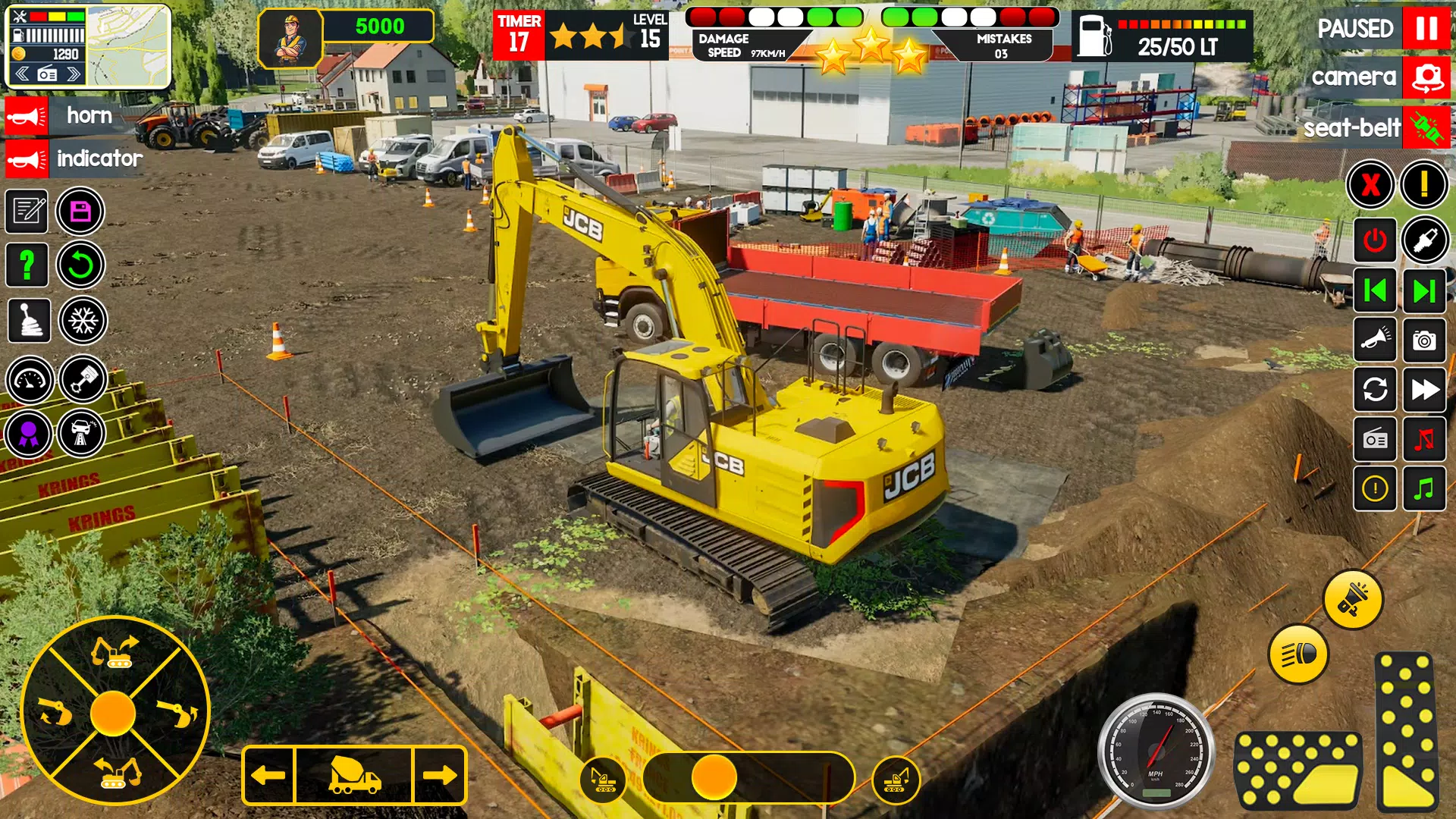
Task: Take a screenshot with the camera icon
Action: tap(1423, 340)
